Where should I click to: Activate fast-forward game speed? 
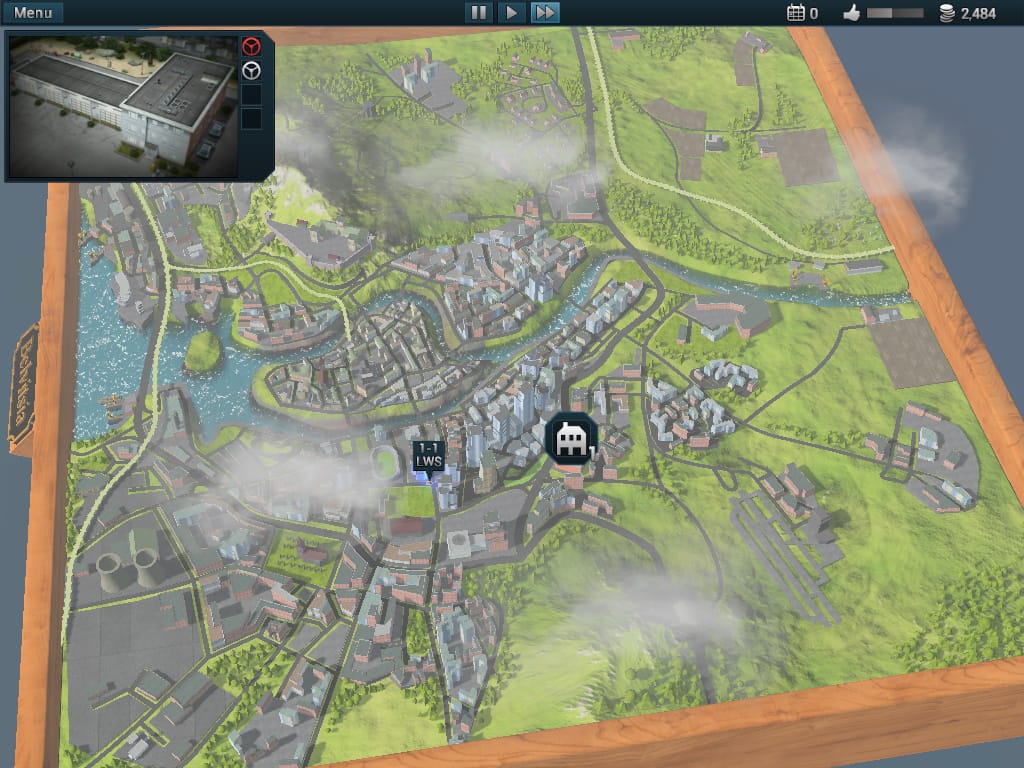pos(545,13)
